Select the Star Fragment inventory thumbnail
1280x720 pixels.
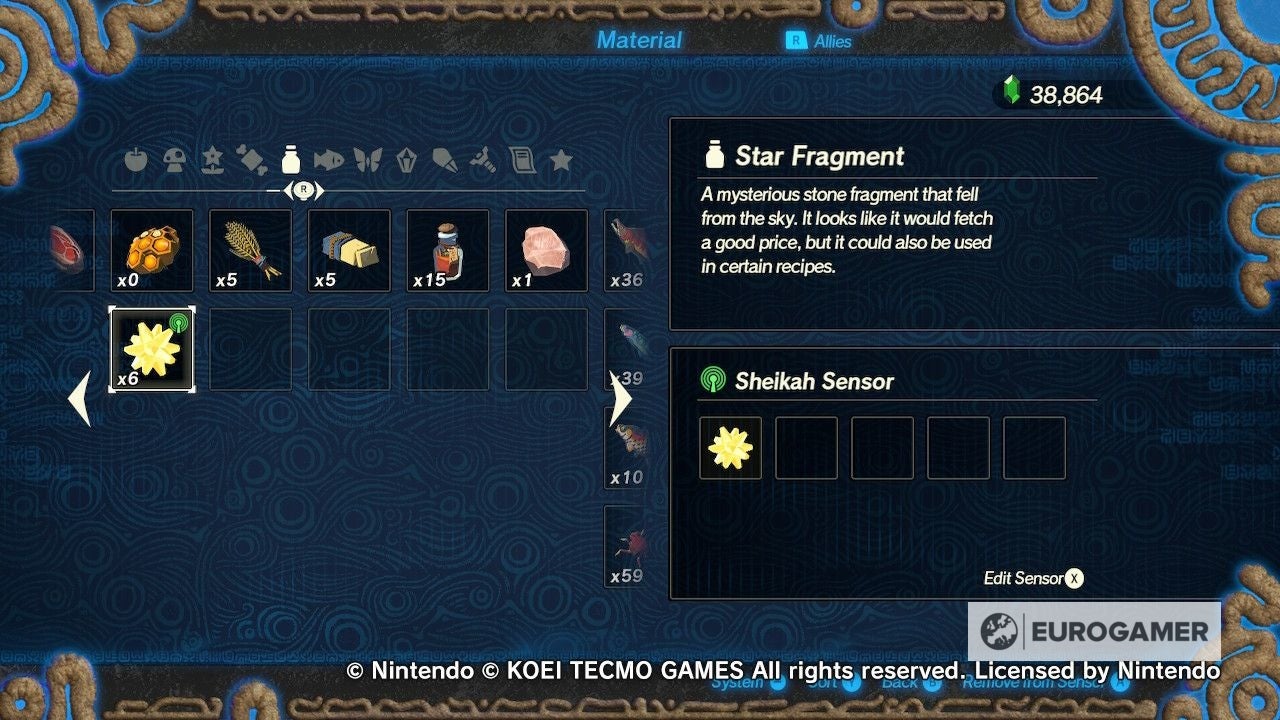click(151, 348)
